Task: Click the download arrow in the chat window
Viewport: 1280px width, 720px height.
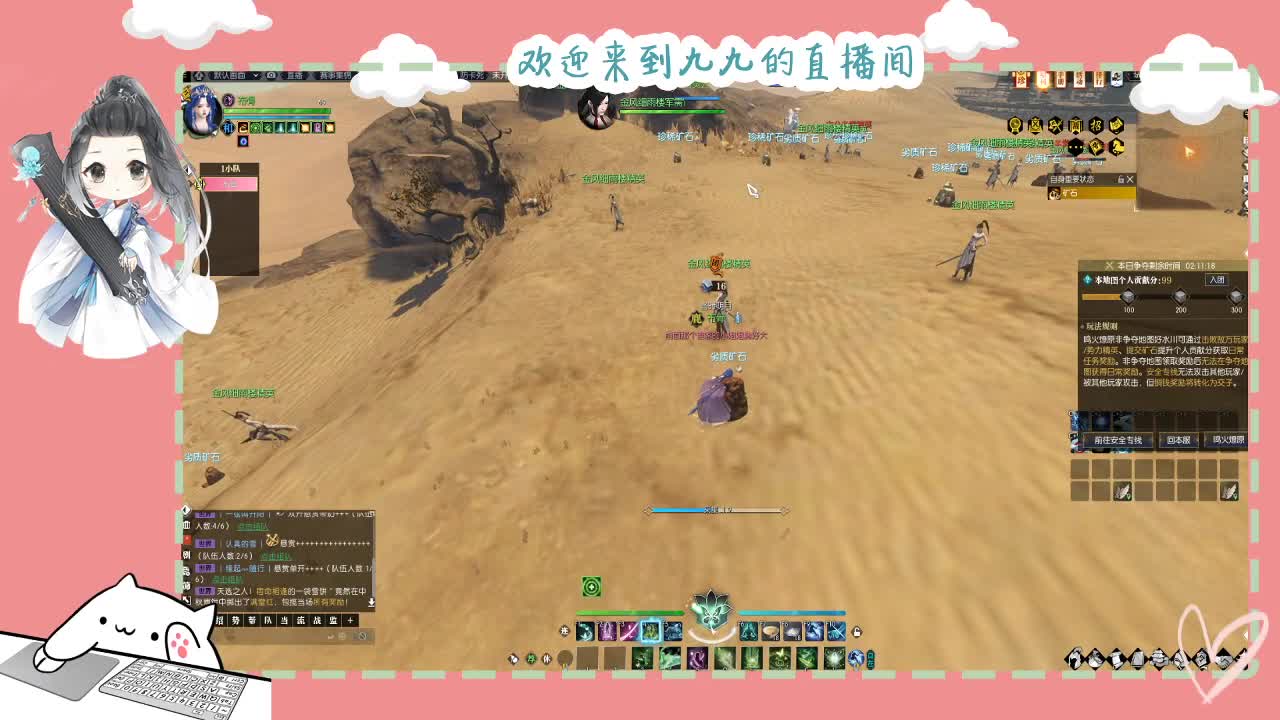Action: 370,602
